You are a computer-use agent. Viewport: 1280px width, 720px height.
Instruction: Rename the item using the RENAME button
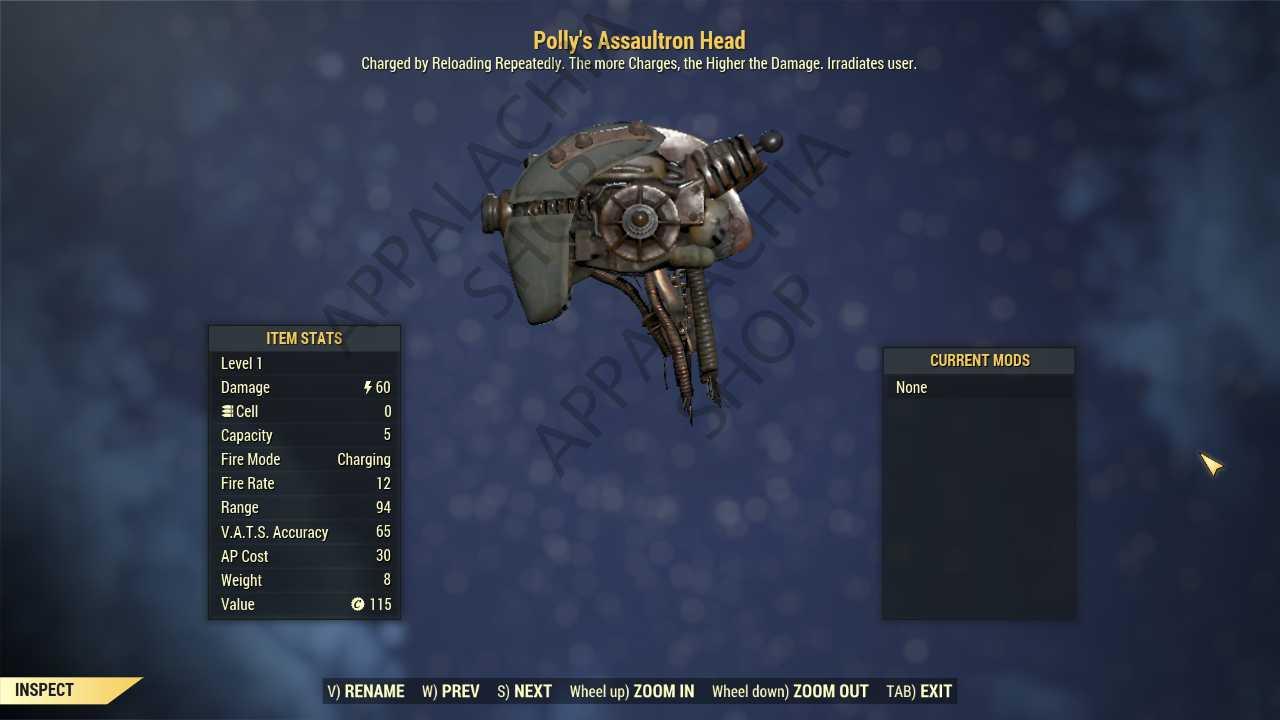366,691
